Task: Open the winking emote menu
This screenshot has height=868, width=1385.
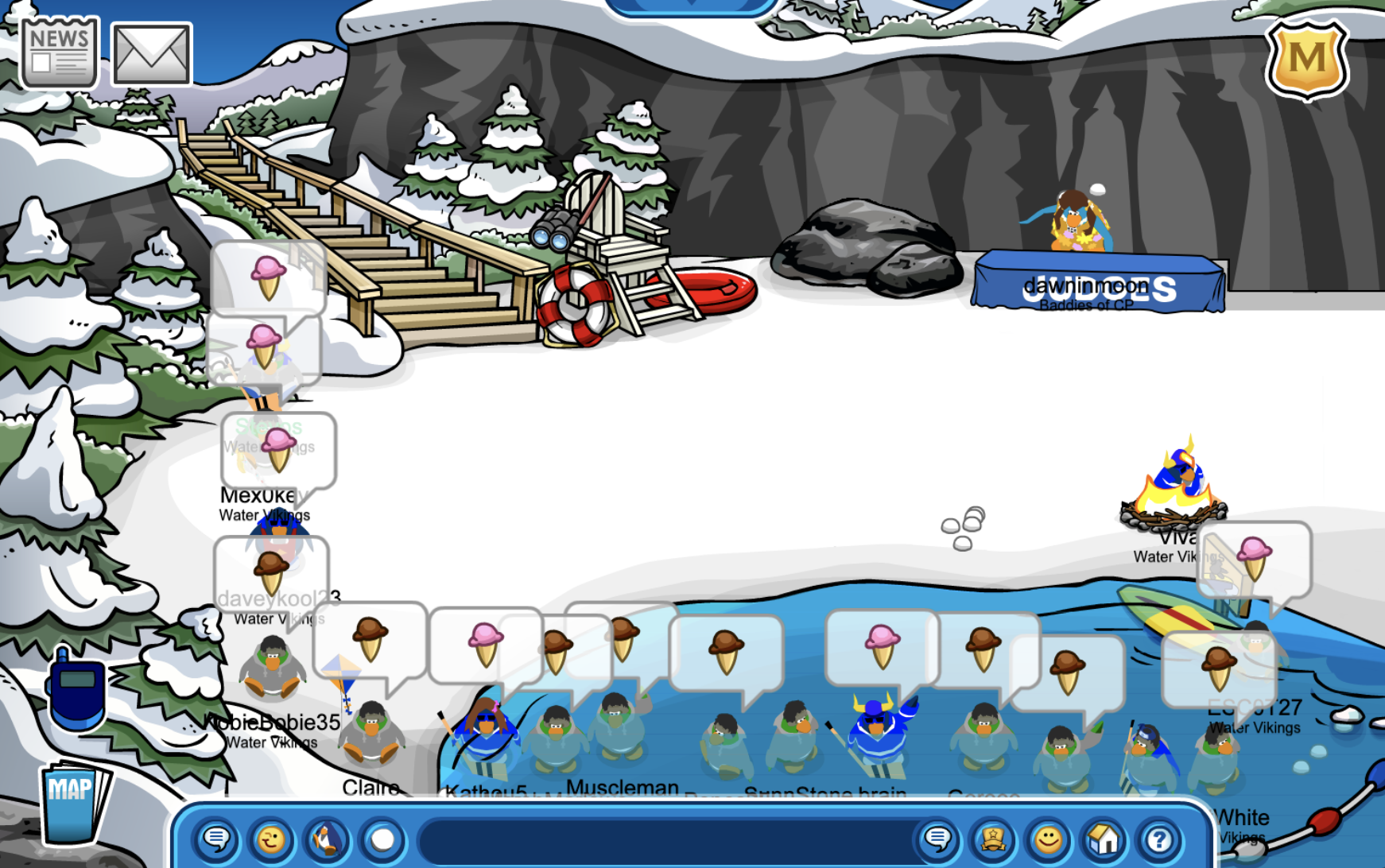Action: pyautogui.click(x=271, y=839)
